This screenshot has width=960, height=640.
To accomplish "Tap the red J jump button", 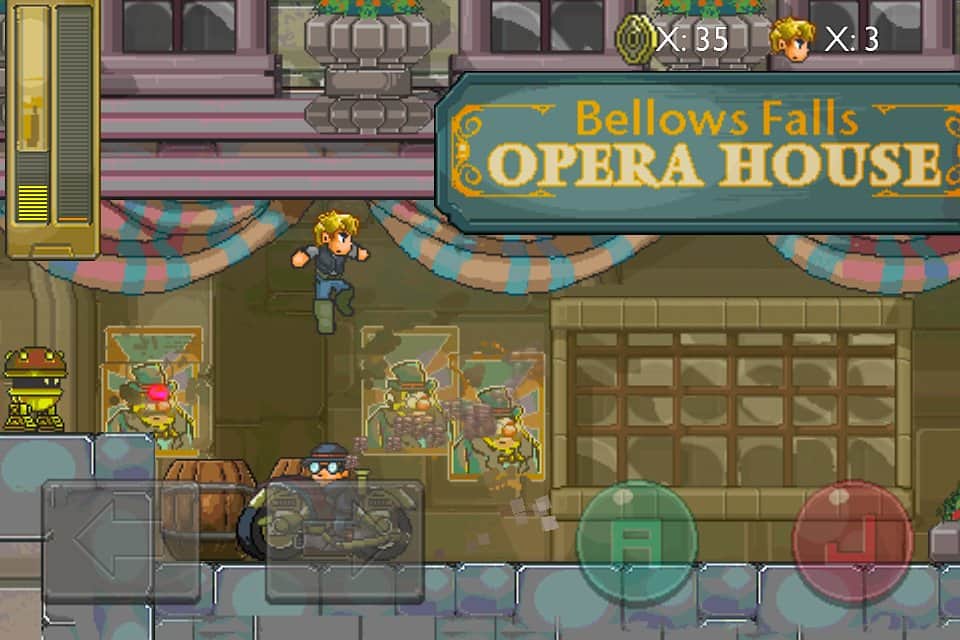I will [852, 541].
